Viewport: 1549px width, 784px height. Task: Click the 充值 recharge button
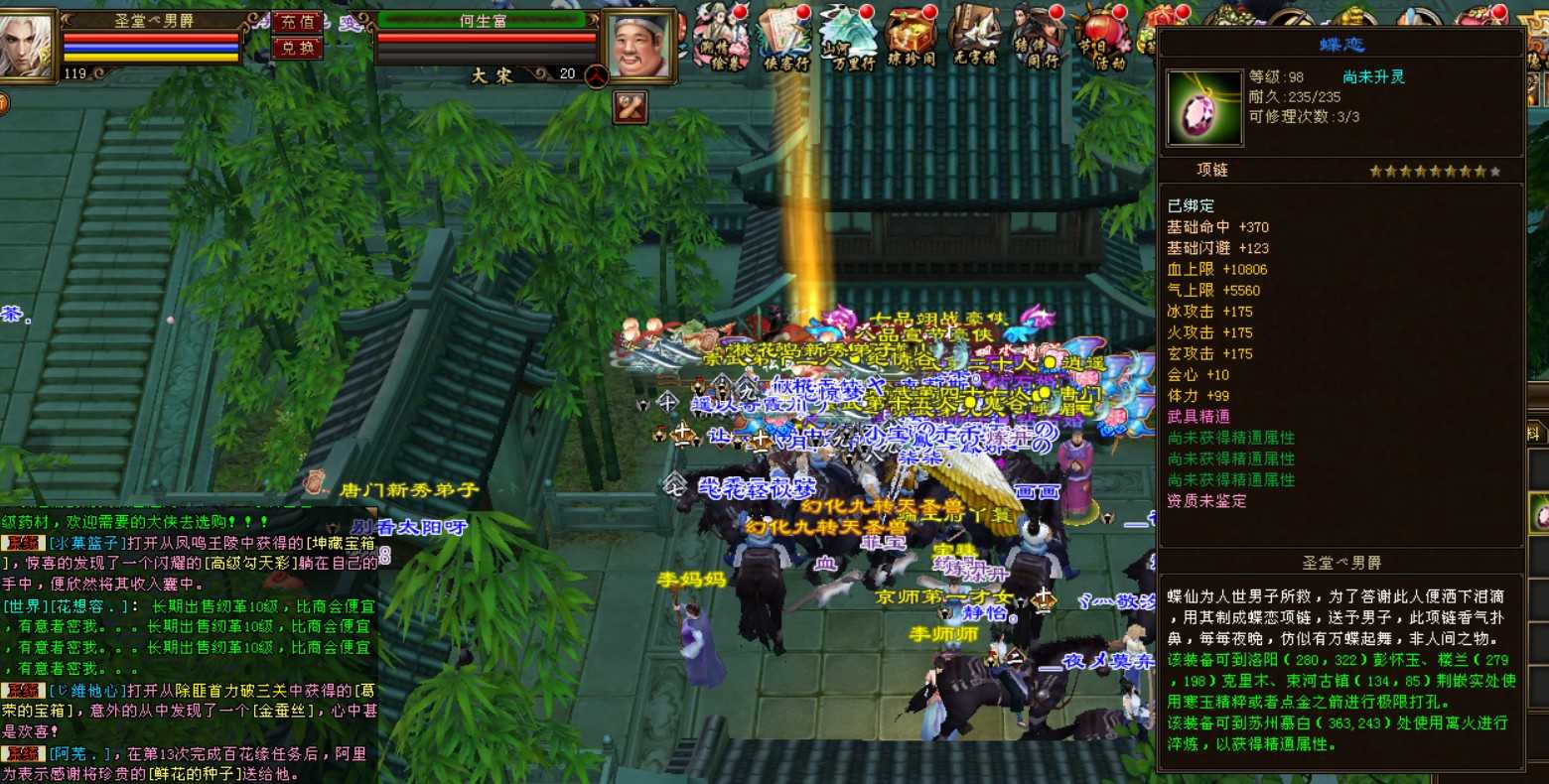pyautogui.click(x=297, y=22)
